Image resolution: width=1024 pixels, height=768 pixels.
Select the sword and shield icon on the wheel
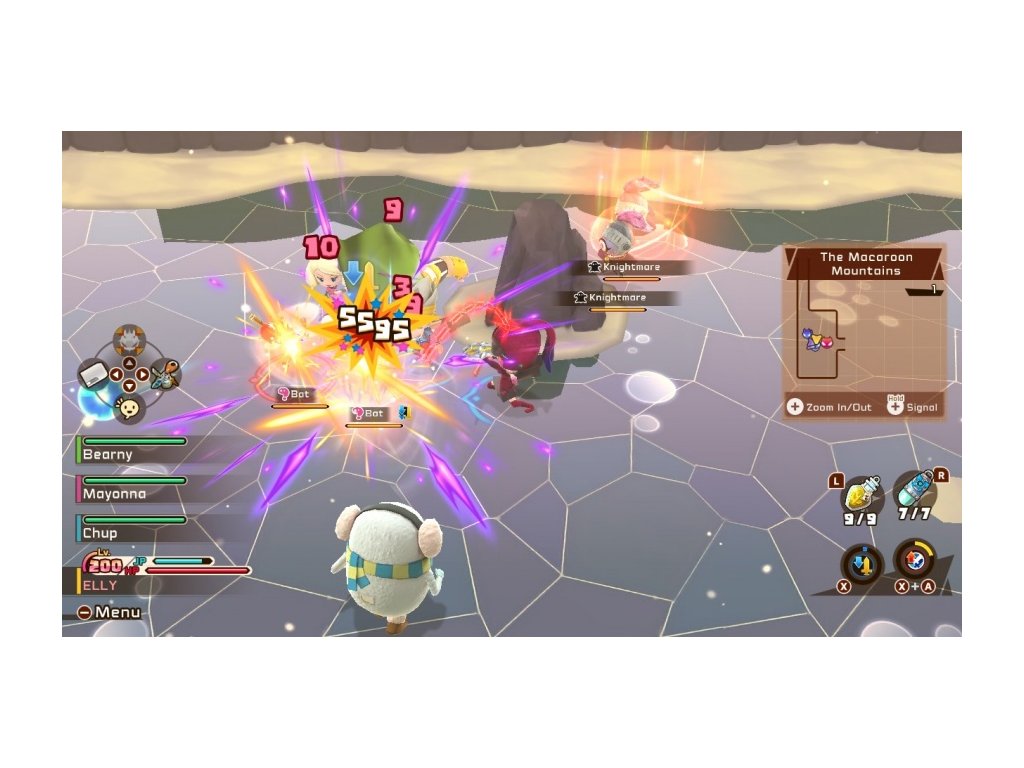165,375
